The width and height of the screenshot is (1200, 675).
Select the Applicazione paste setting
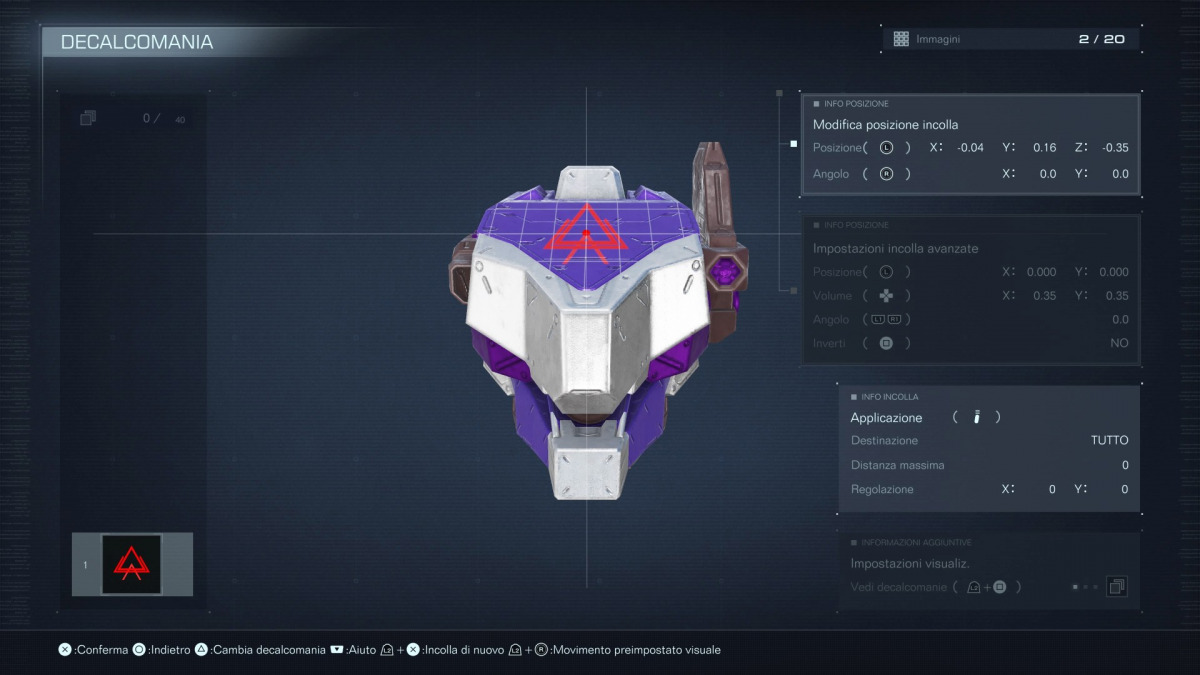point(887,417)
